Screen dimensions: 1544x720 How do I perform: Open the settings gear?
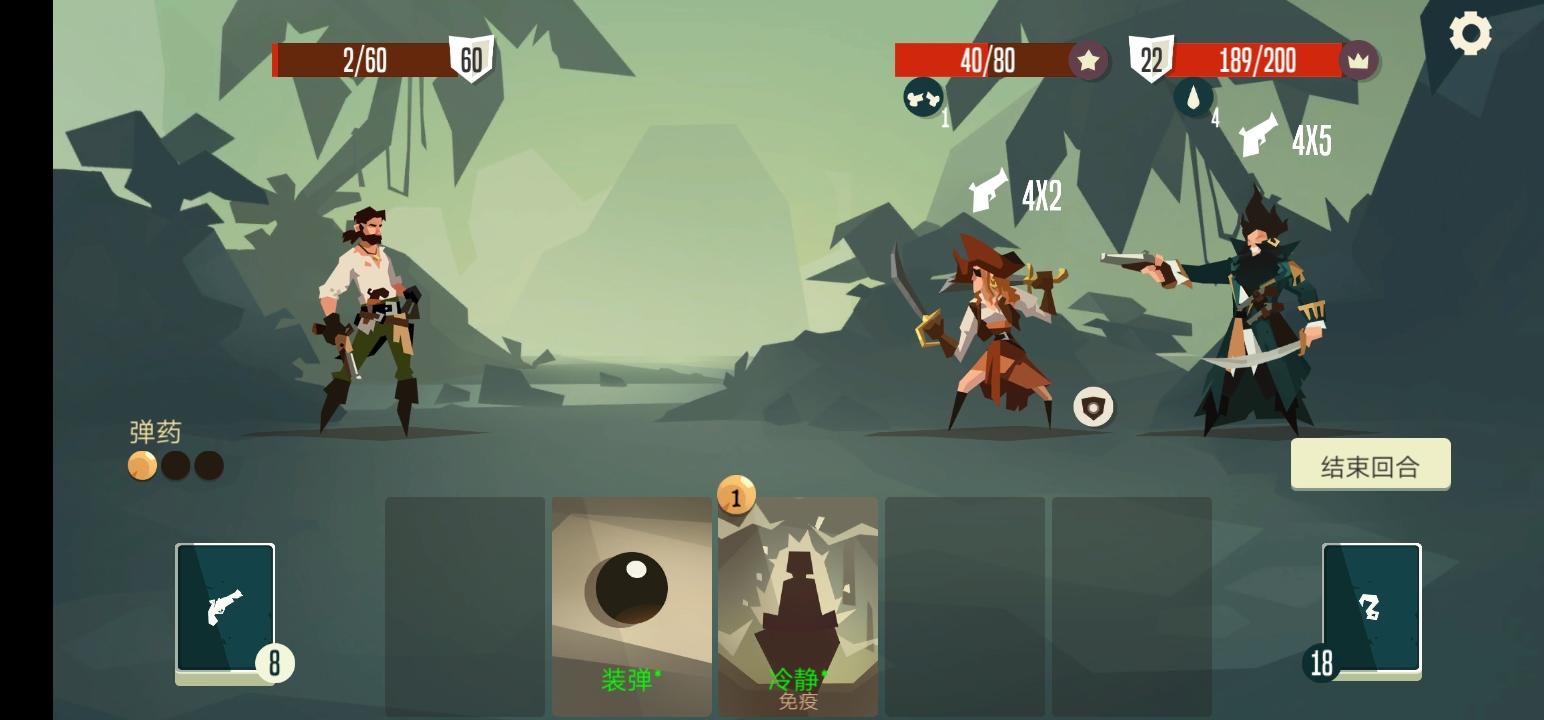tap(1469, 33)
